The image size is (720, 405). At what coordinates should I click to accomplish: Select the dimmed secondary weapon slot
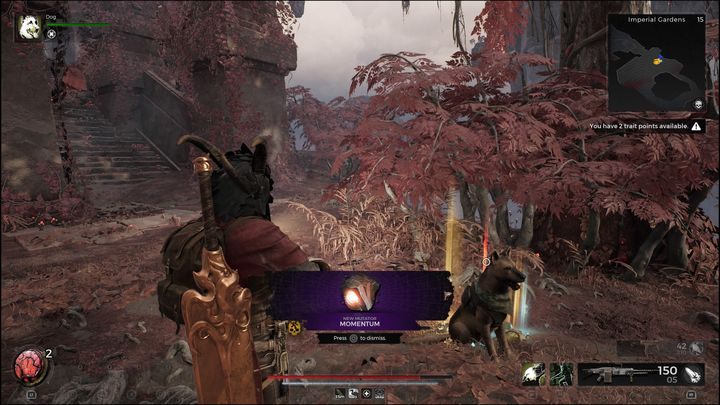(660, 349)
